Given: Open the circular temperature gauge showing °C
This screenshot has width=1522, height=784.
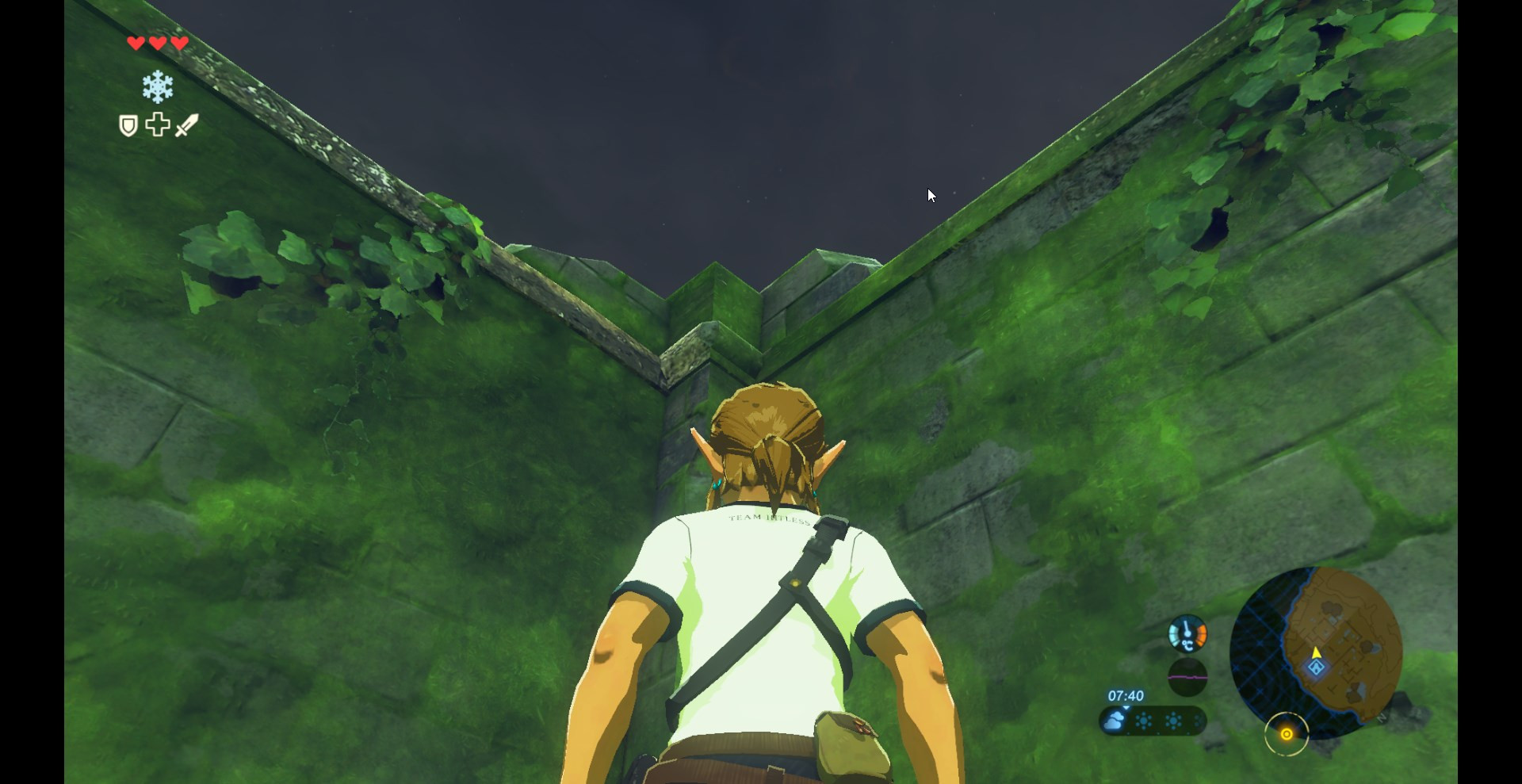Looking at the screenshot, I should pyautogui.click(x=1187, y=634).
